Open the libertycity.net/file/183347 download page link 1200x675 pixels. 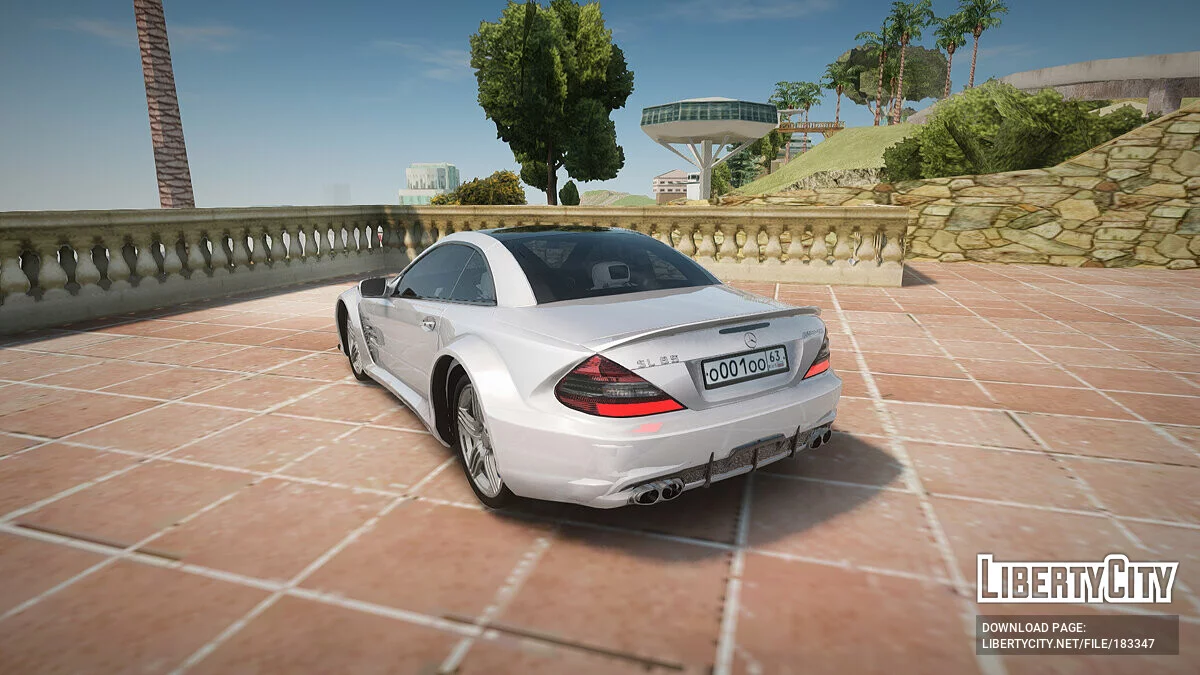click(1068, 643)
